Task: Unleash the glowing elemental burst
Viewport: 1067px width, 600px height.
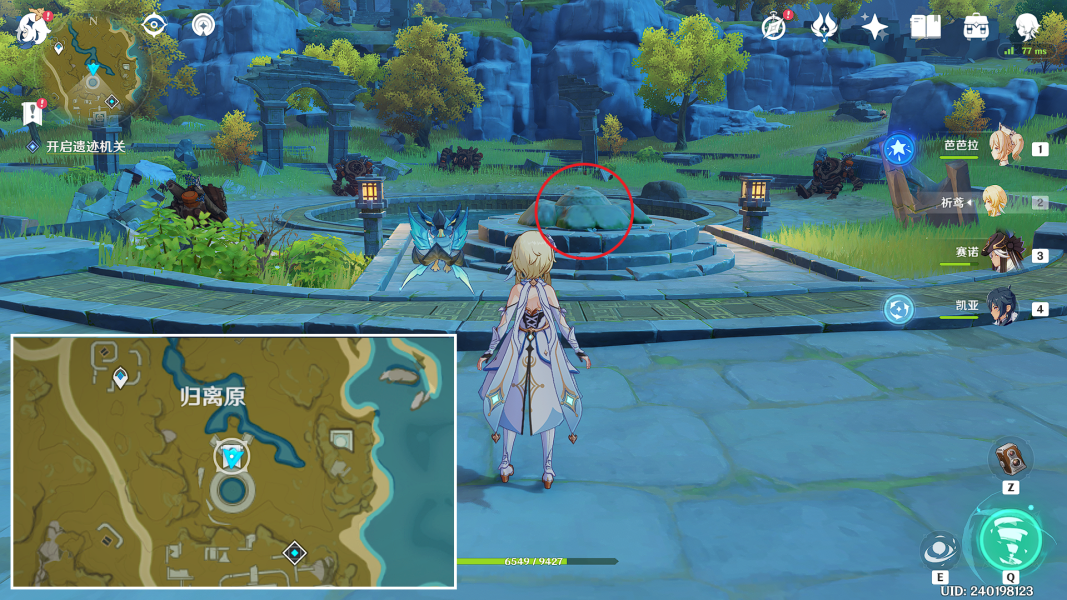Action: 1011,541
